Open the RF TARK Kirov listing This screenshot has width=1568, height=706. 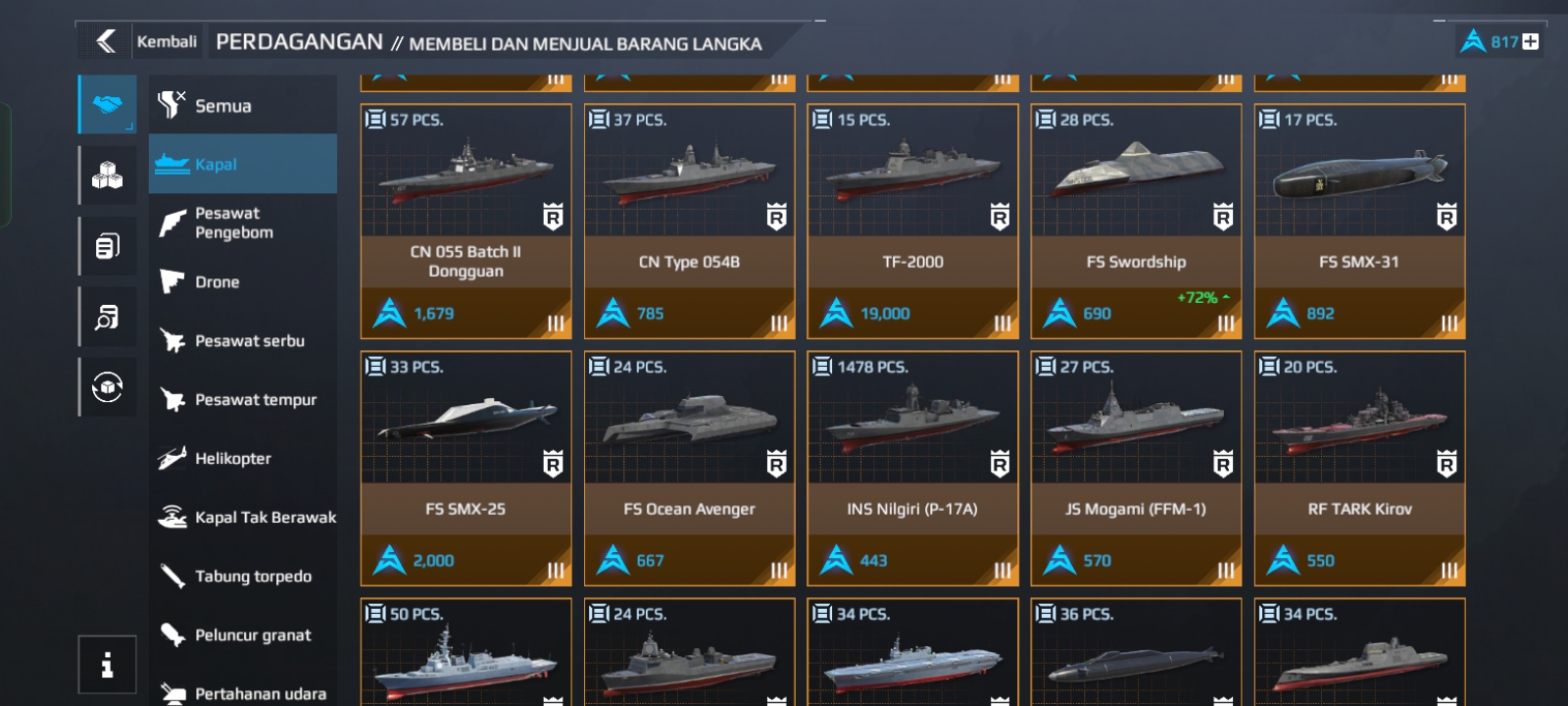coord(1359,468)
